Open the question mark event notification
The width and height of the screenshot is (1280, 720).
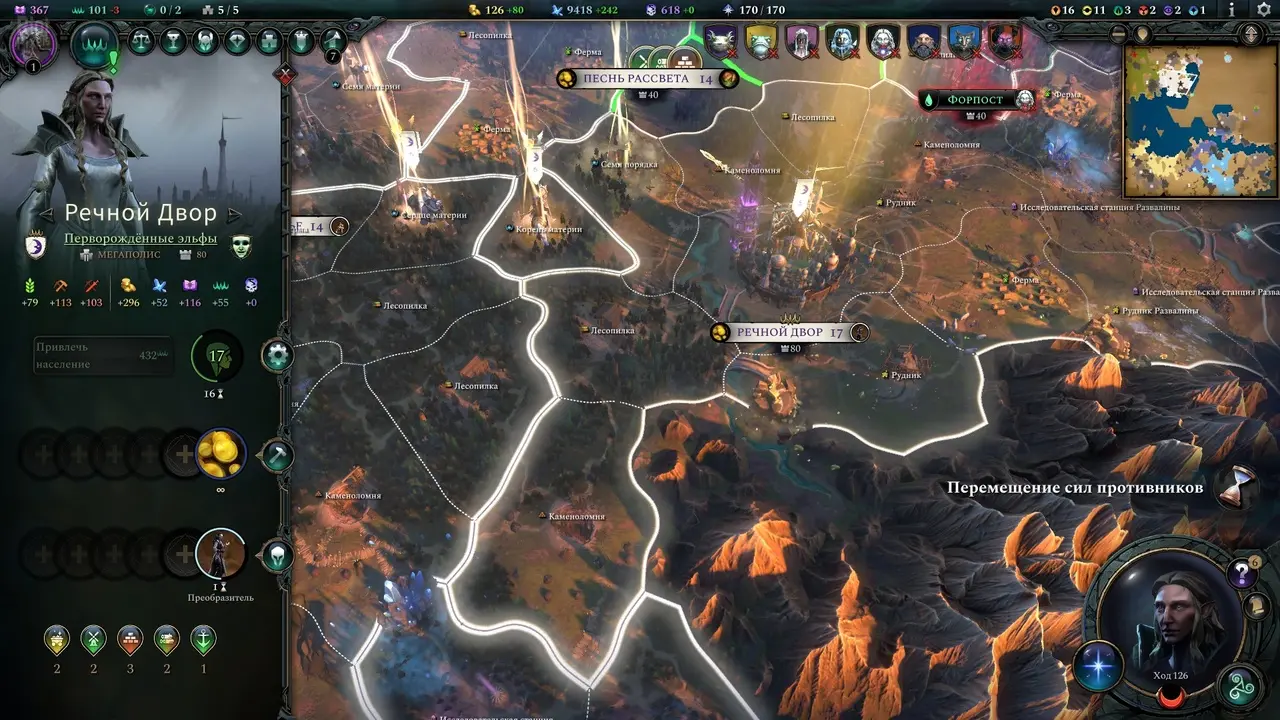[1241, 573]
